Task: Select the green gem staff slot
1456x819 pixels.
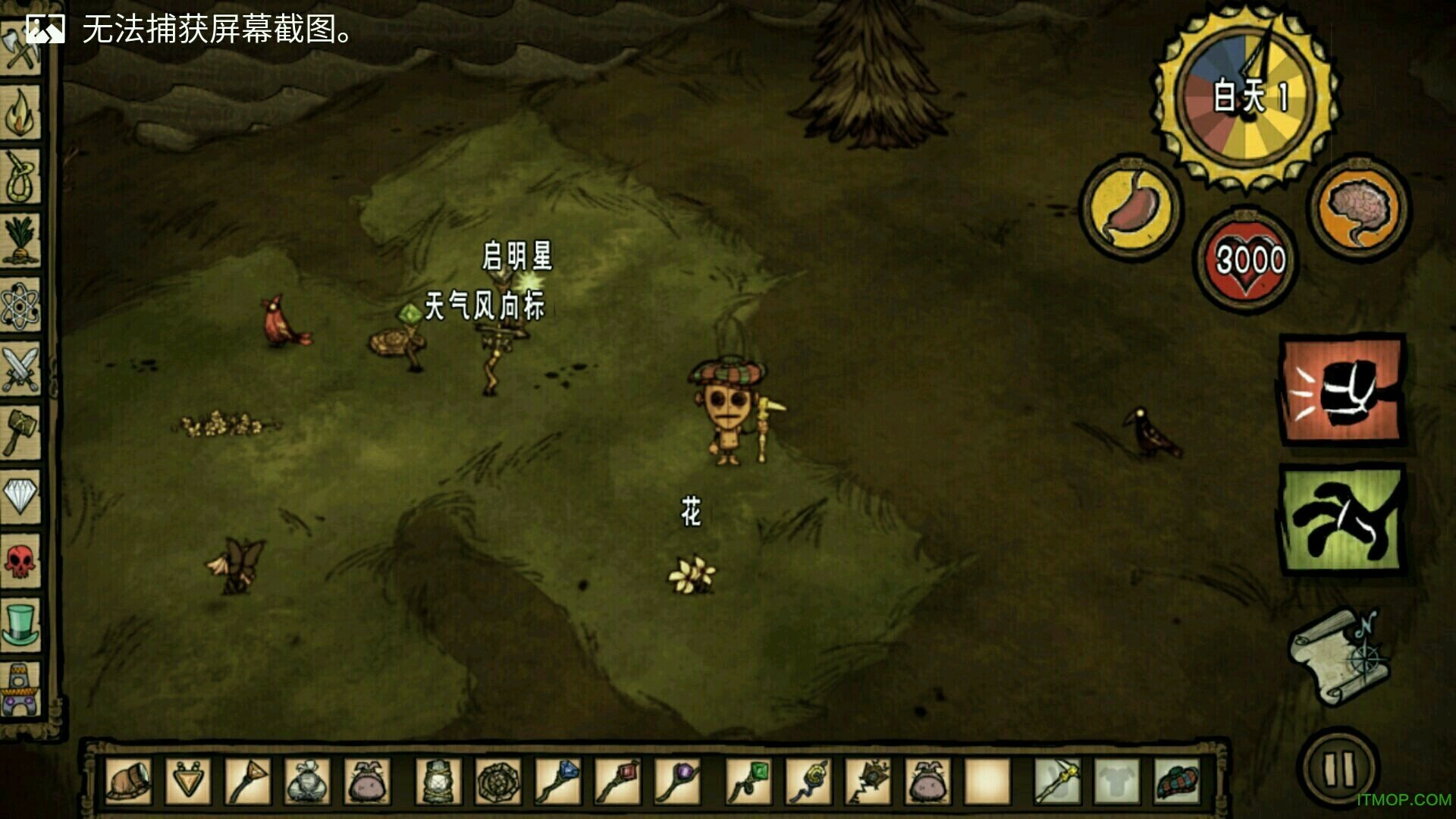Action: tap(748, 781)
